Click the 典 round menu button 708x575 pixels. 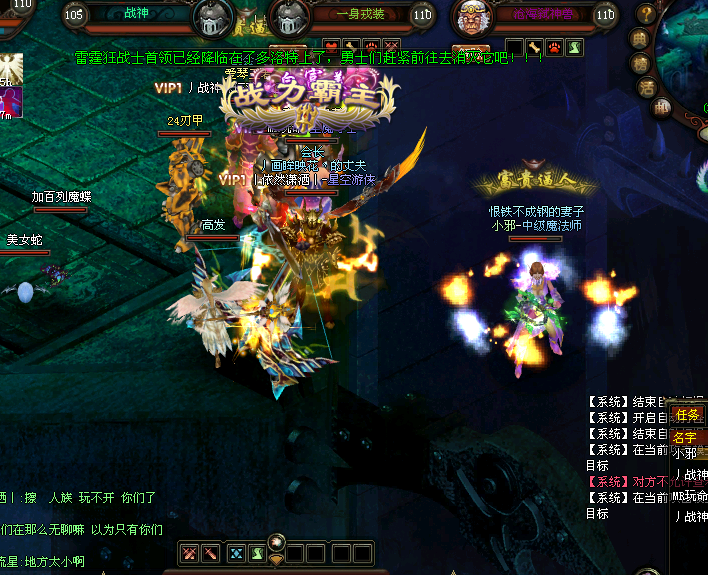click(x=639, y=39)
